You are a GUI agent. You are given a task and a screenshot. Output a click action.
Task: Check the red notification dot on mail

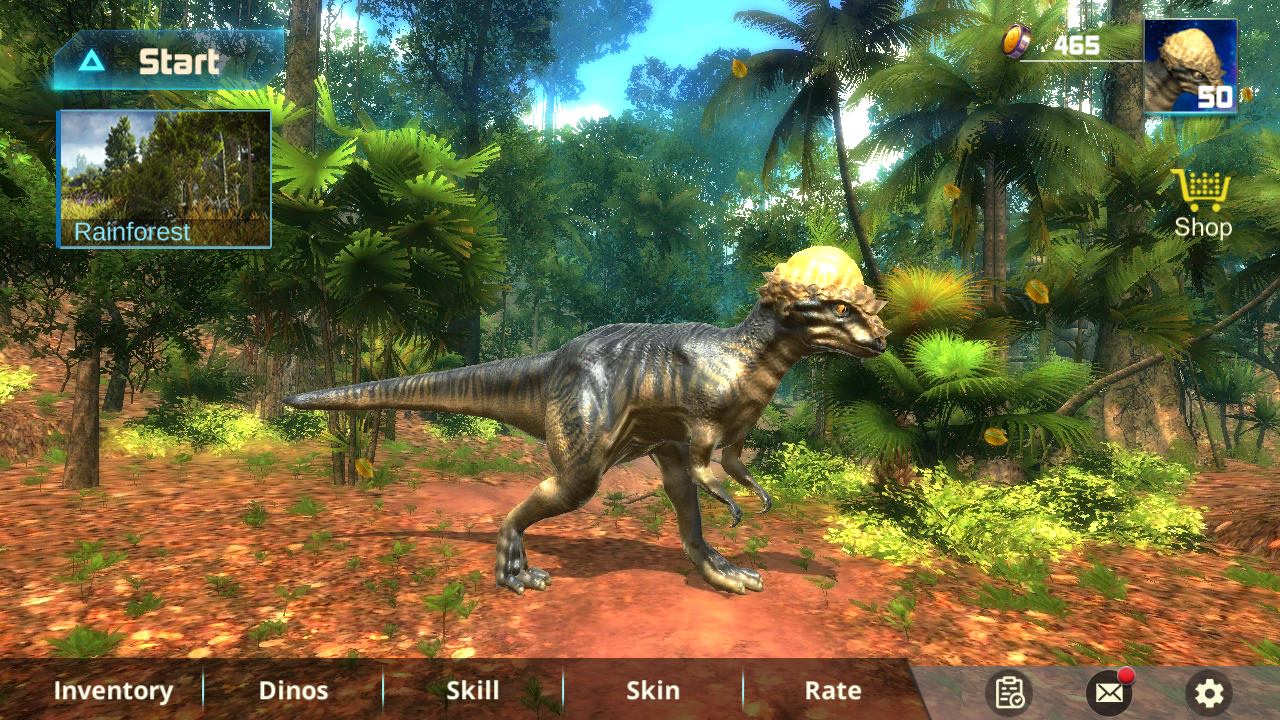click(1125, 678)
